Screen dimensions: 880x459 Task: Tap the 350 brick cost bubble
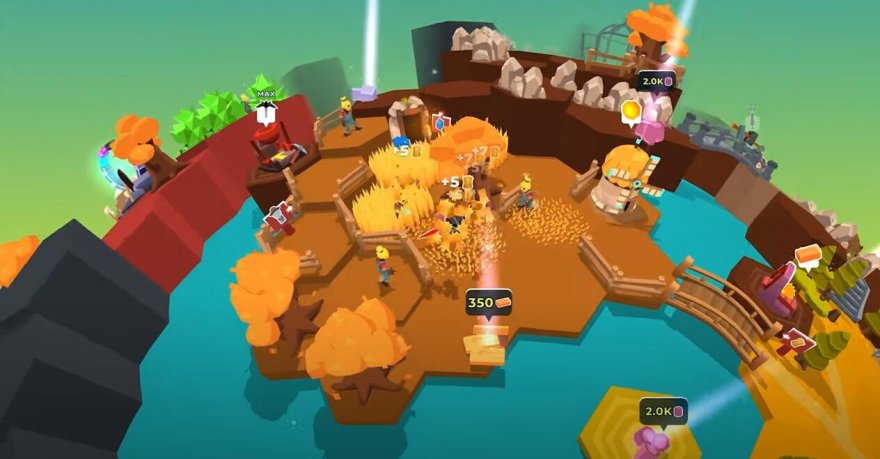click(489, 302)
